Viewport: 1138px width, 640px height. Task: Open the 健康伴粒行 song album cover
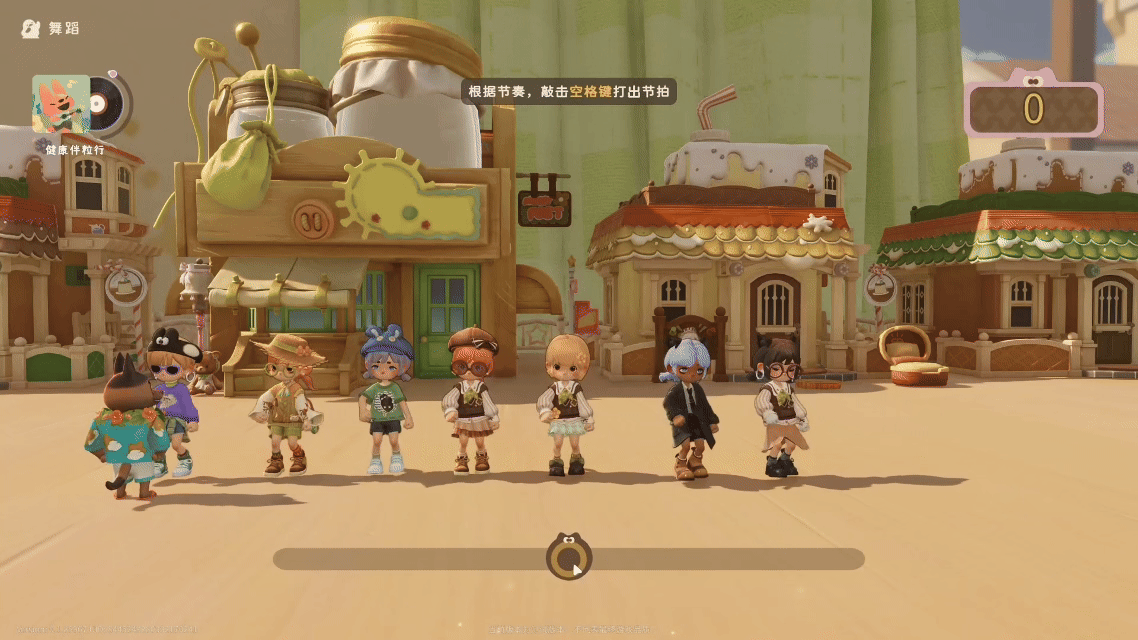tap(60, 104)
